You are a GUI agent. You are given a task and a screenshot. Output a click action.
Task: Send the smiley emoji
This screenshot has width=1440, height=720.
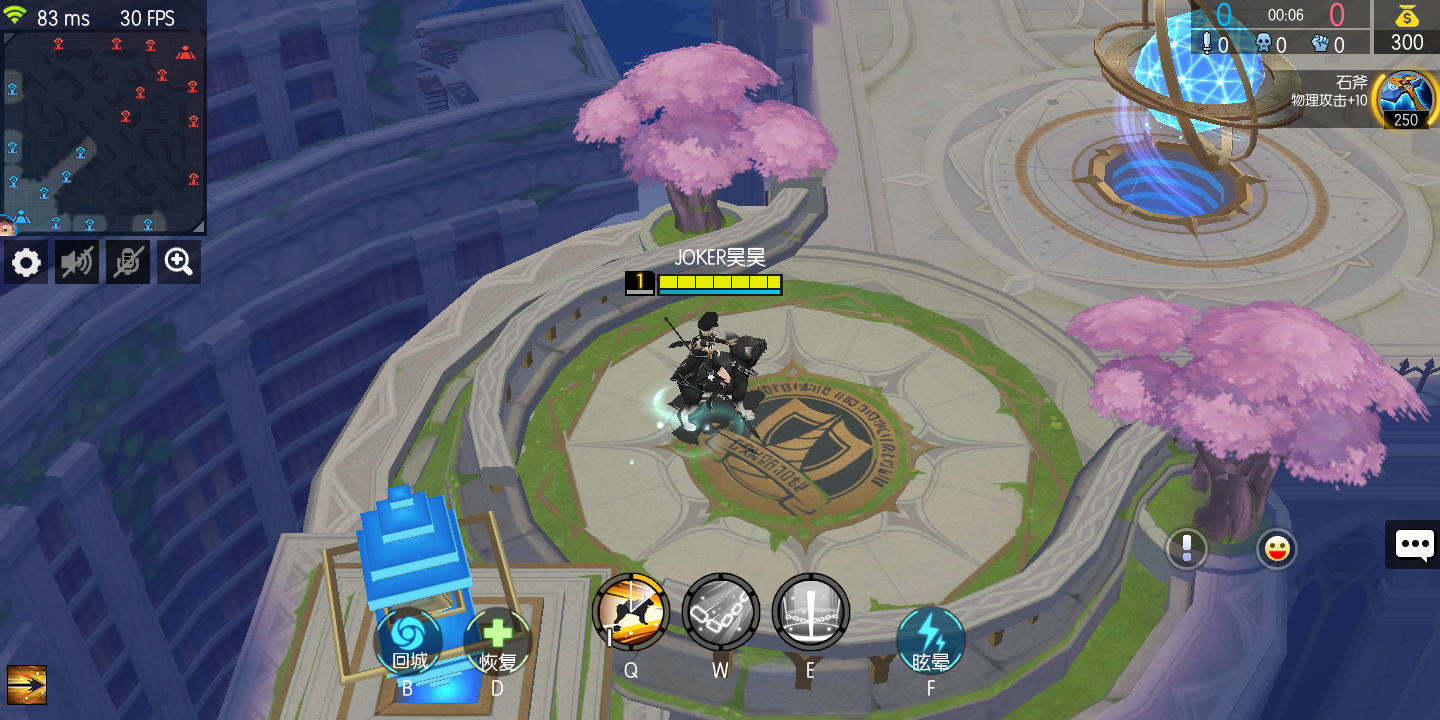(1277, 548)
